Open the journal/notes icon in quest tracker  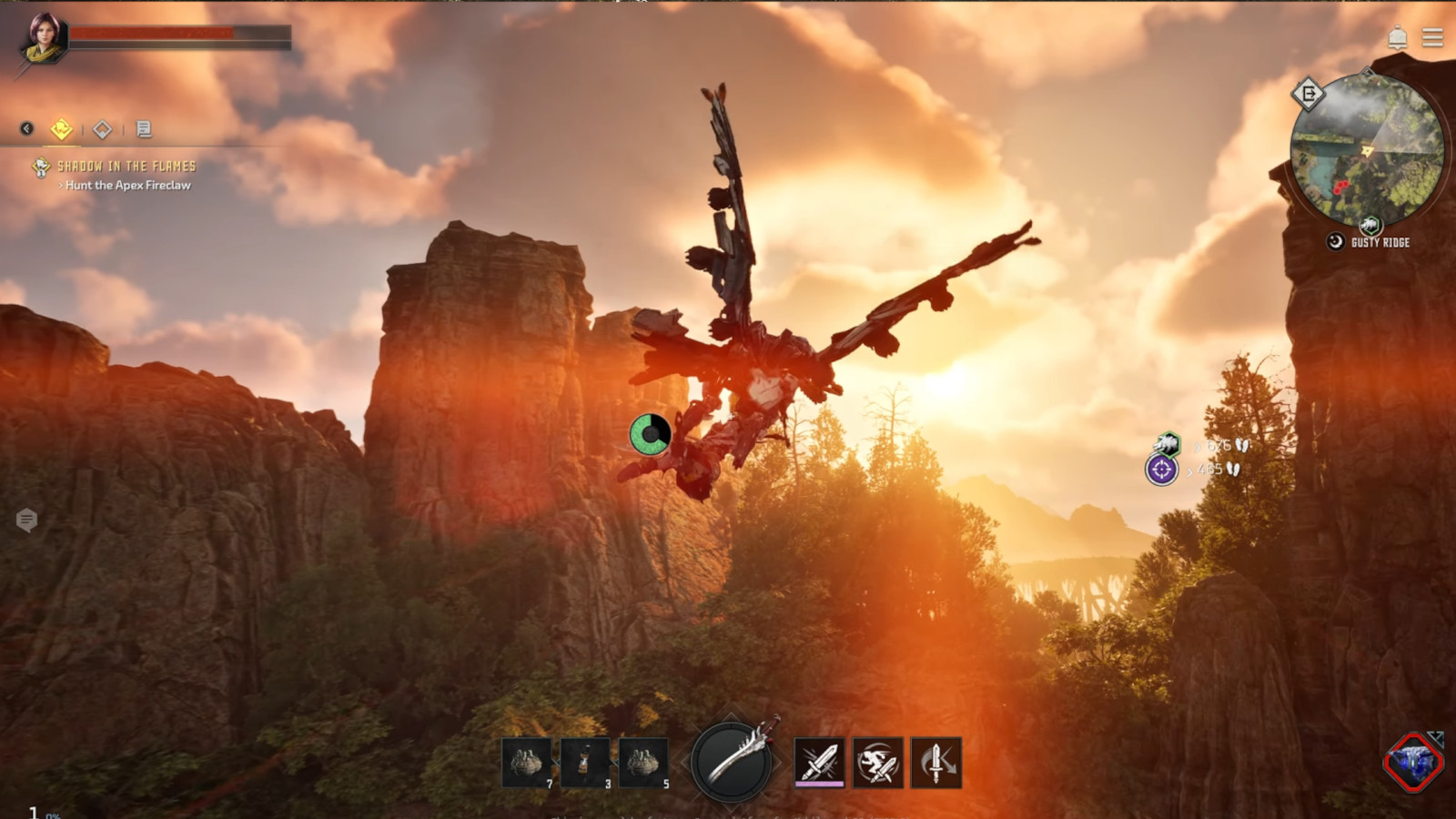(143, 128)
